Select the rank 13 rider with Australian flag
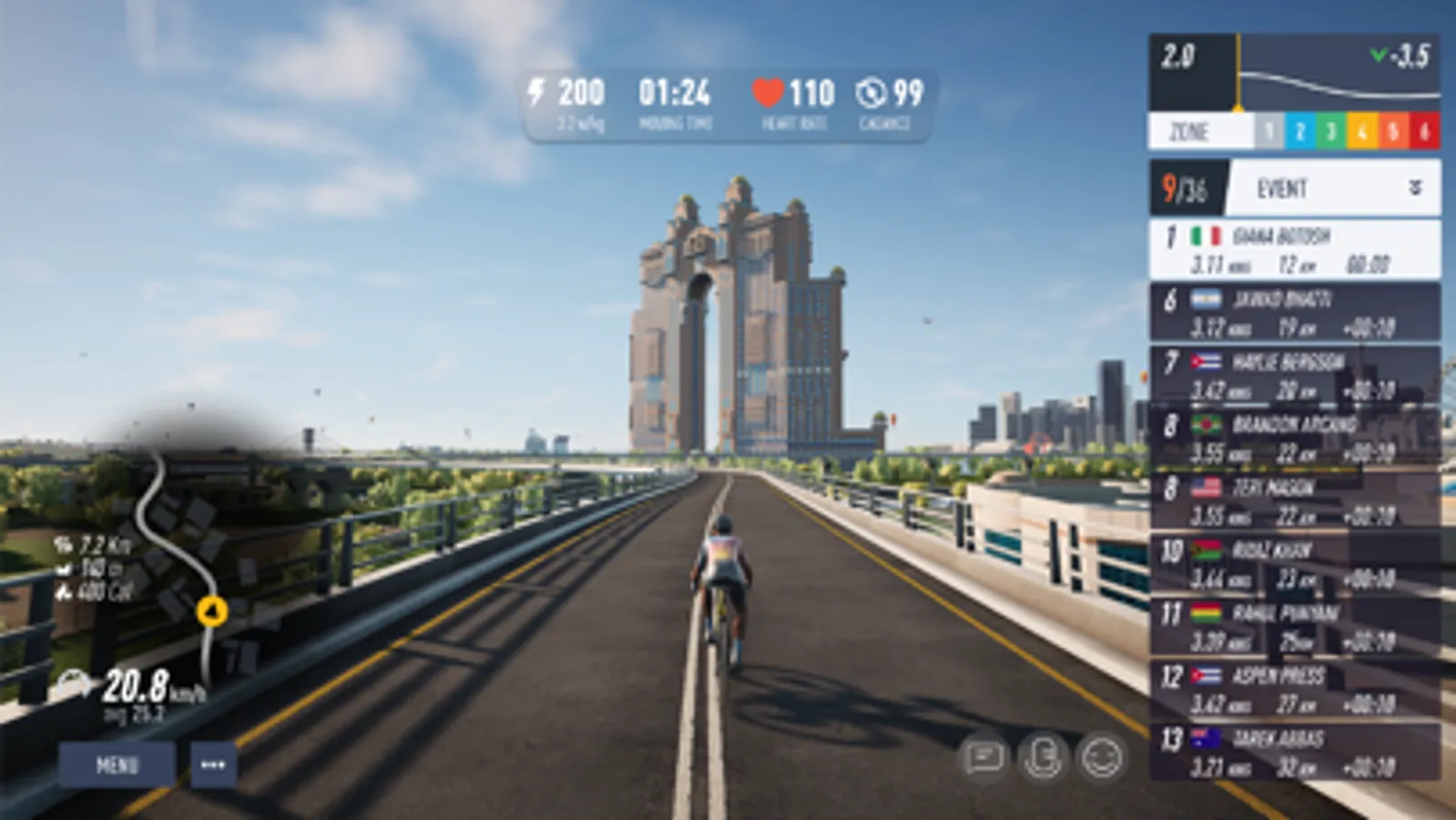Viewport: 1456px width, 820px height. point(1294,753)
